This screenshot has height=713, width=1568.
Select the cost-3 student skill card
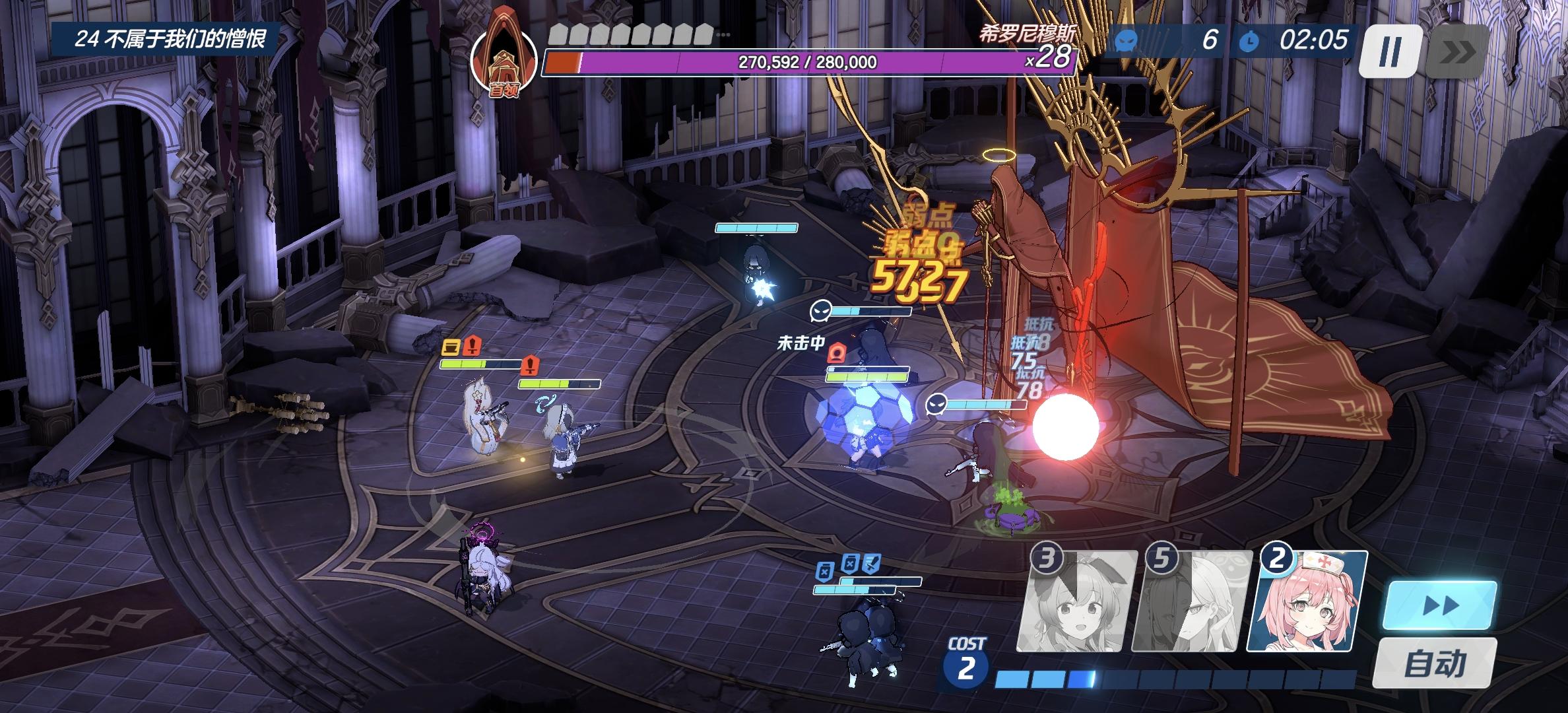pos(1077,601)
